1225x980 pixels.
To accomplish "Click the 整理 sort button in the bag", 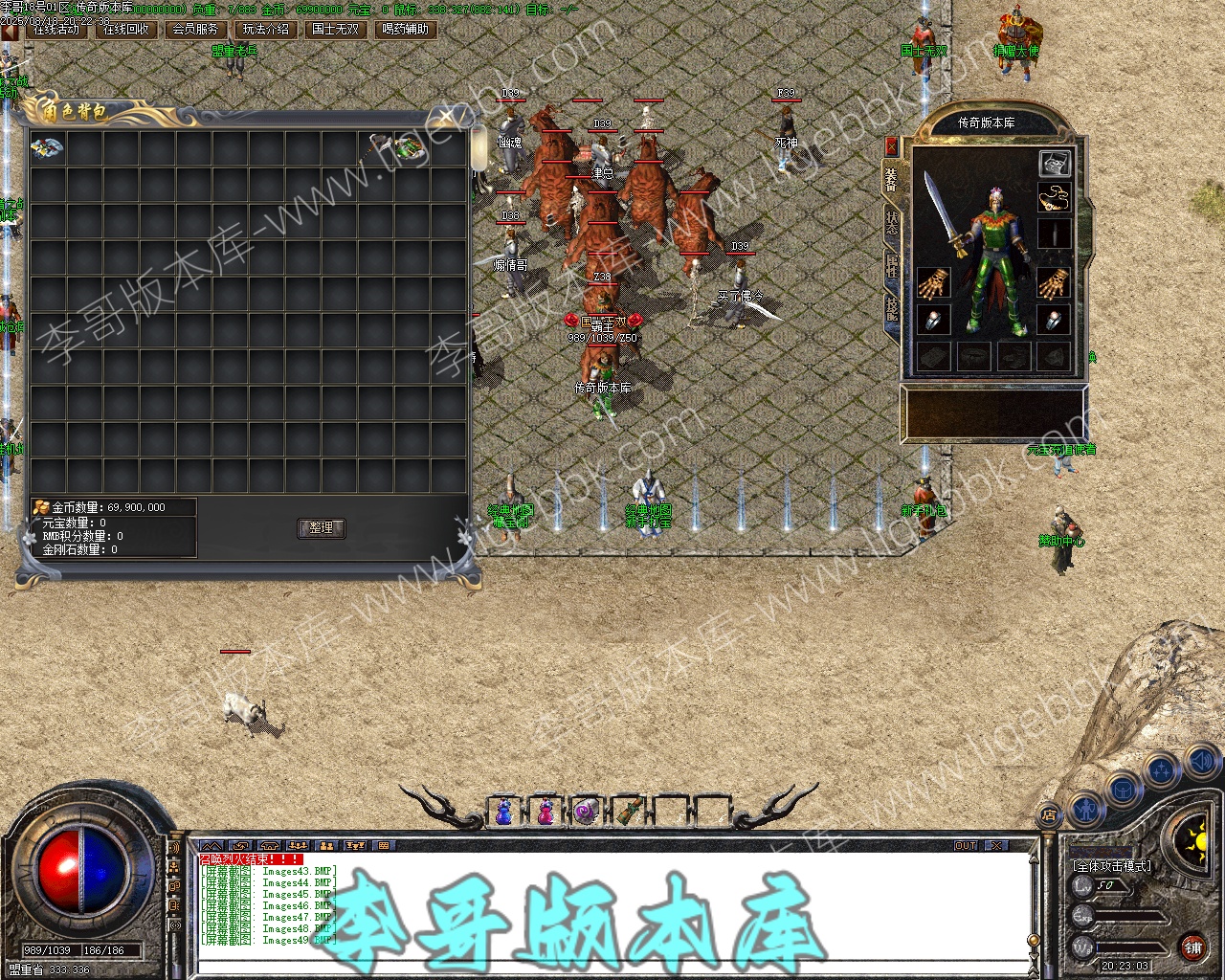I will 321,528.
